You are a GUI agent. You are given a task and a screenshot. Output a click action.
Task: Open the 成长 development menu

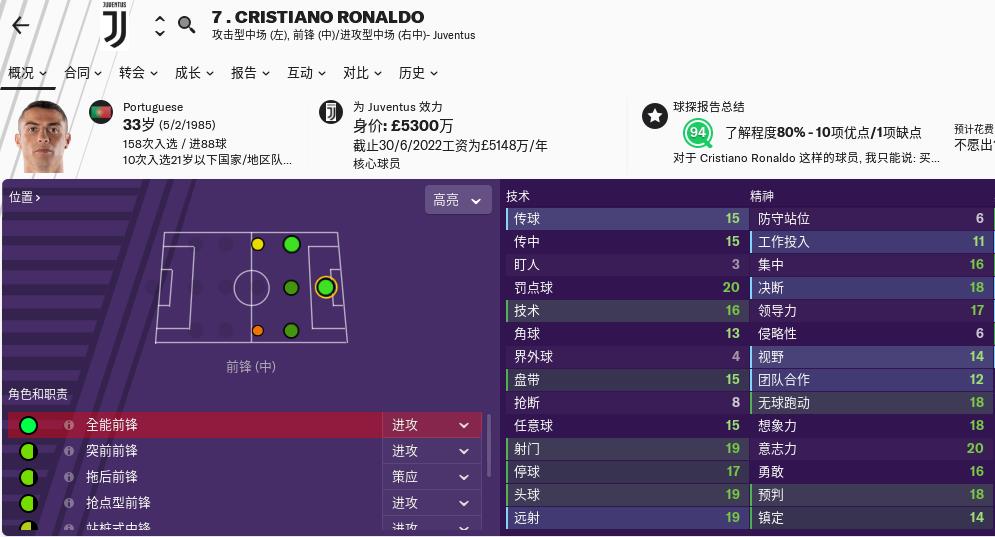[x=195, y=73]
